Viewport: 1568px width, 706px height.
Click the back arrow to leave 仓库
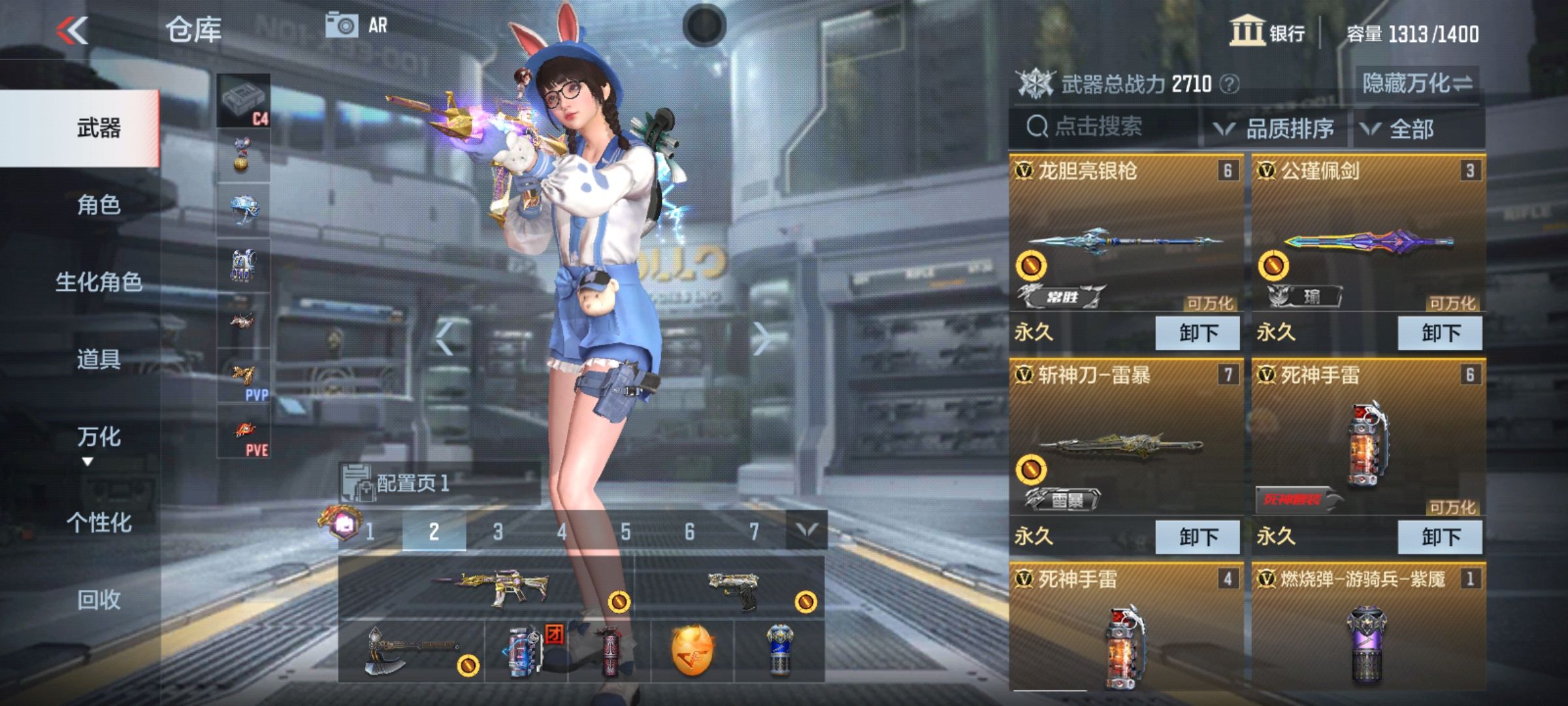click(72, 29)
